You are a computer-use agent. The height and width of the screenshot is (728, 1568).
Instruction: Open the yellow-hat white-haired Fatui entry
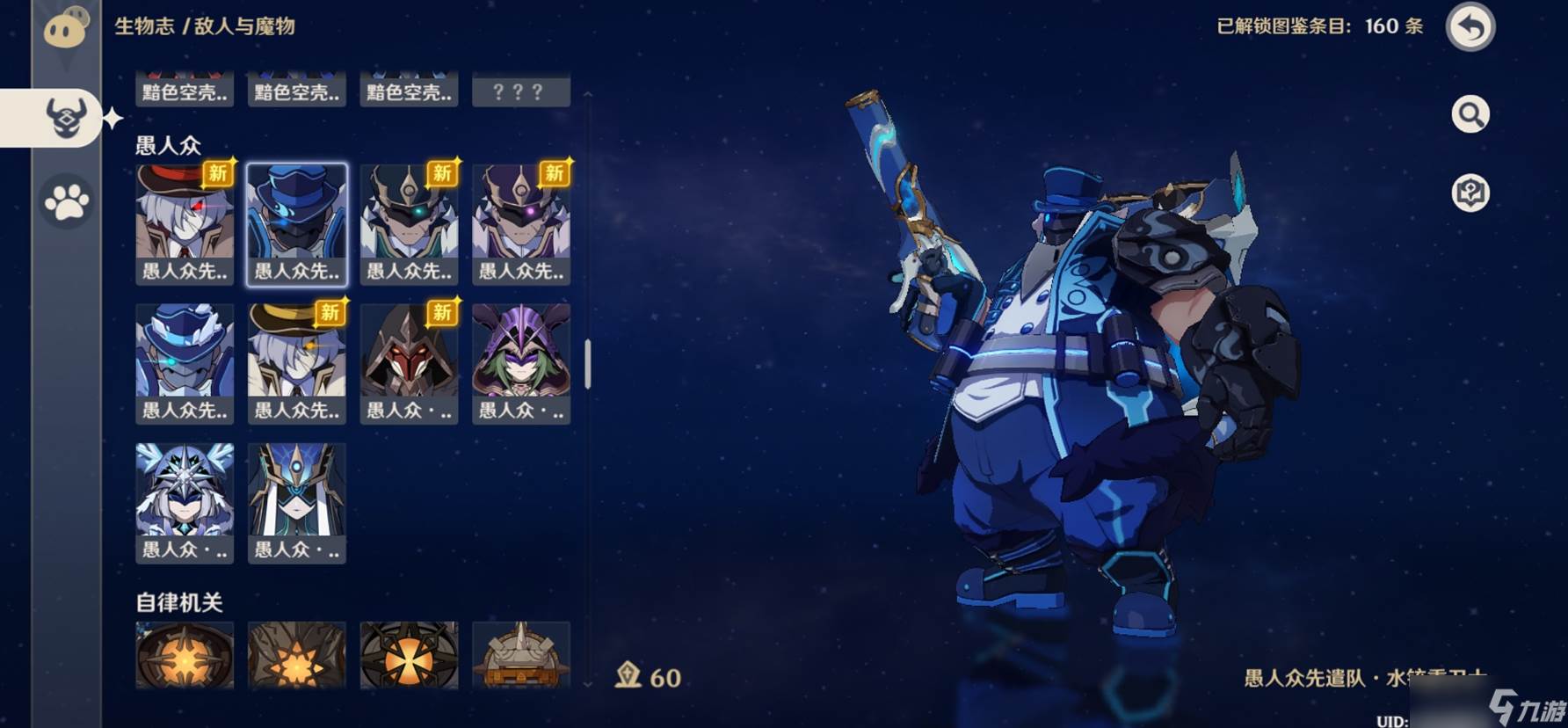point(297,363)
